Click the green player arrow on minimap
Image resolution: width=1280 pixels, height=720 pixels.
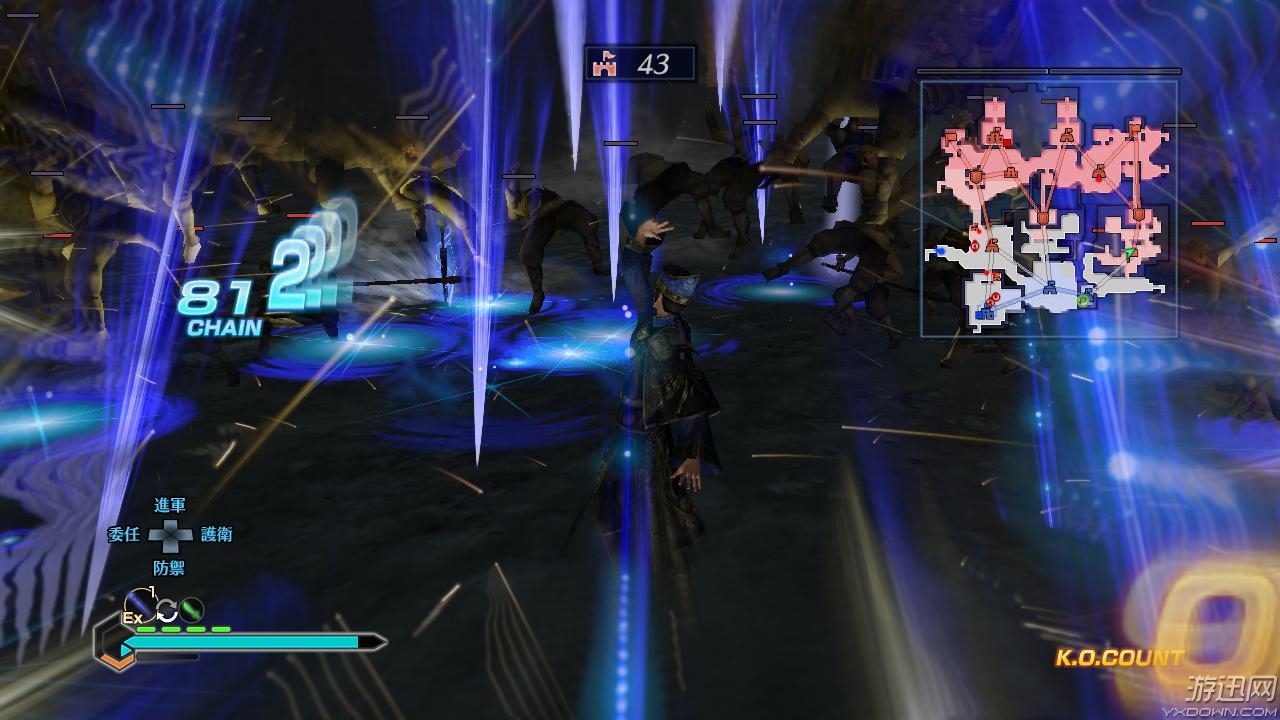(x=1129, y=254)
